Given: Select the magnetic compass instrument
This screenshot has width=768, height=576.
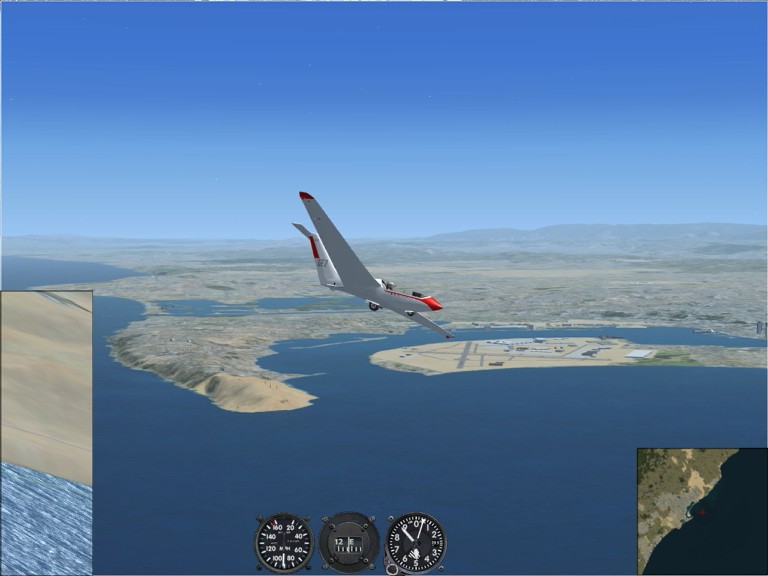Looking at the screenshot, I should (349, 542).
